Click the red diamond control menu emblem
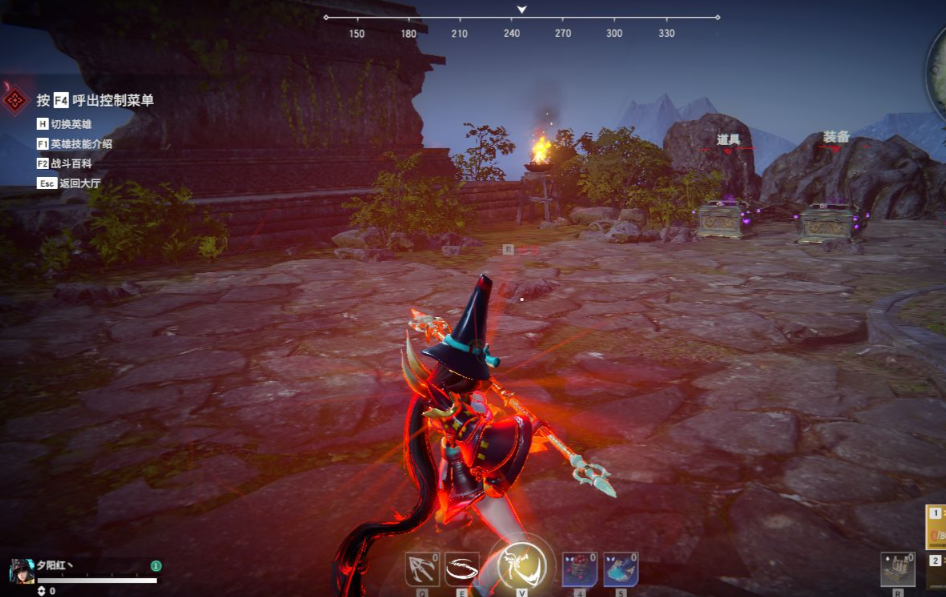946x597 pixels. pyautogui.click(x=15, y=100)
